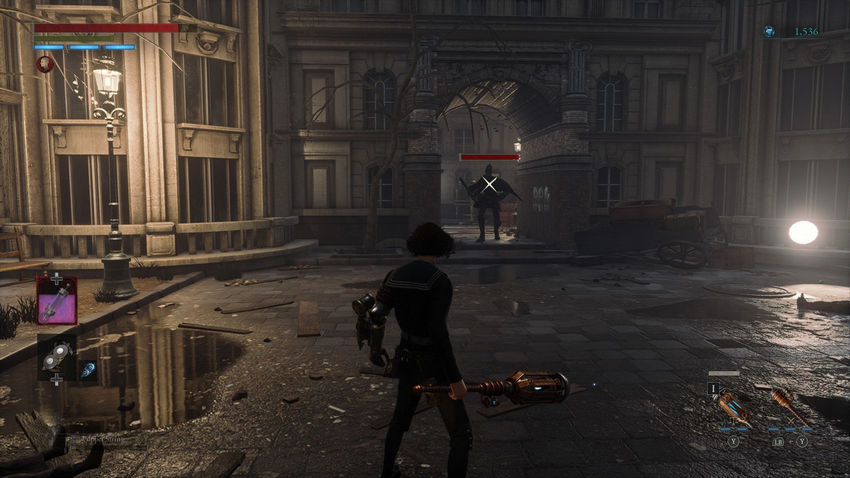Activate the blade Fable Art icon
Viewport: 850px width, 478px height.
[733, 406]
